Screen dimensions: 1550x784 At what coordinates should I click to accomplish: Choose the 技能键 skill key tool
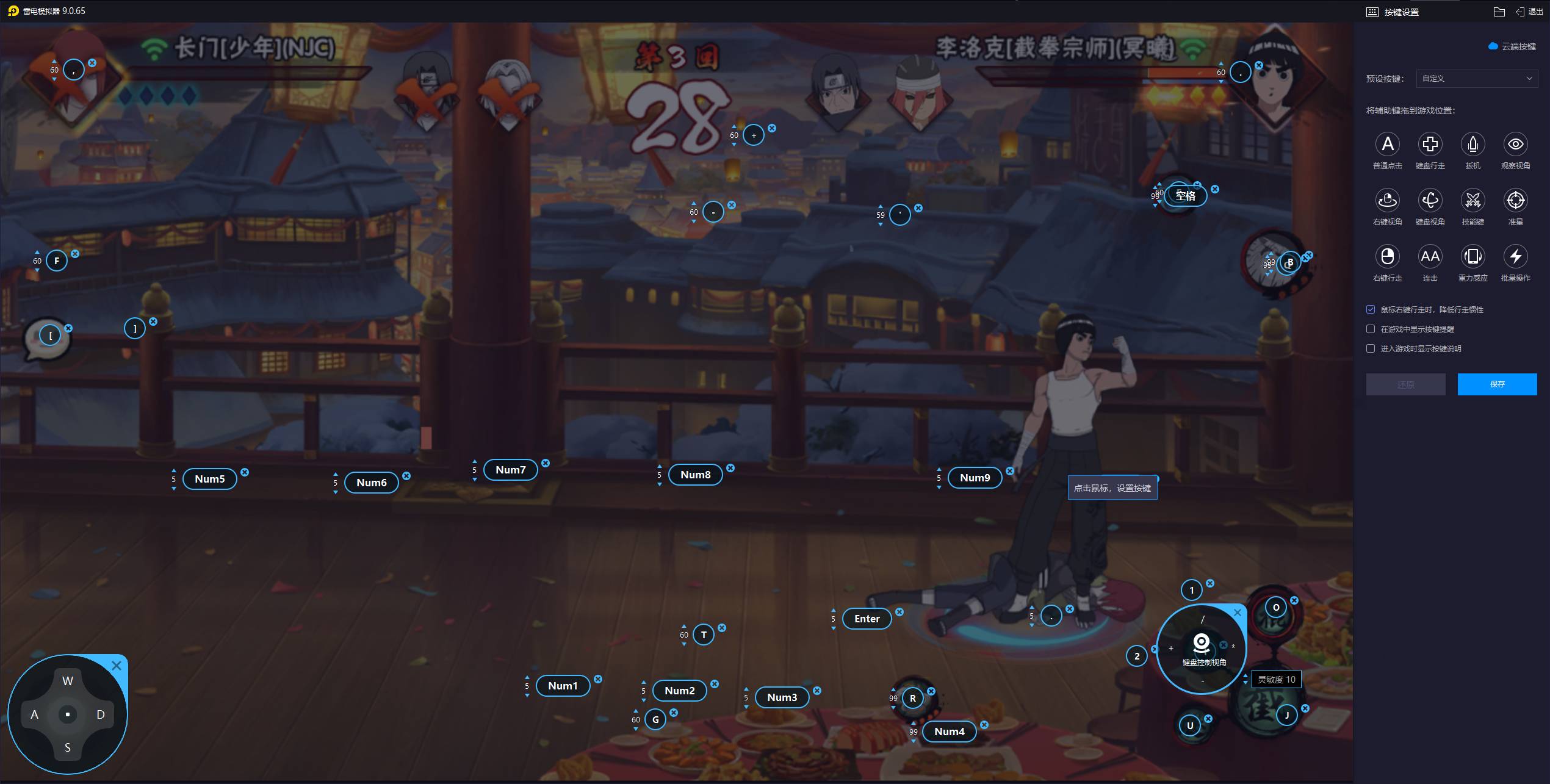[x=1472, y=200]
